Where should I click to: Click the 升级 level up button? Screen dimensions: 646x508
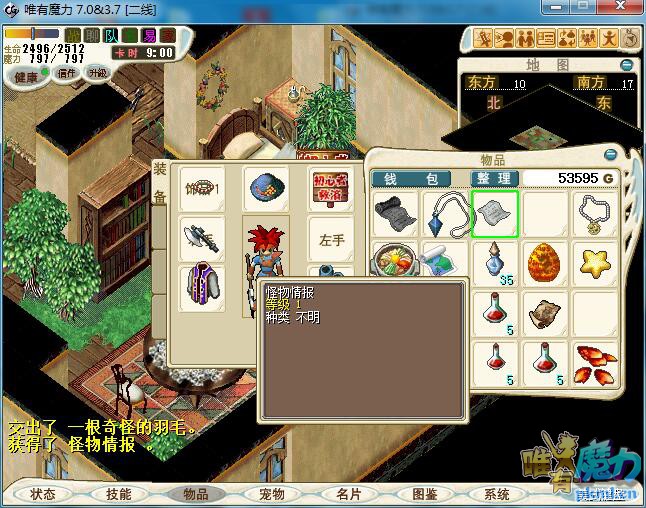(97, 74)
